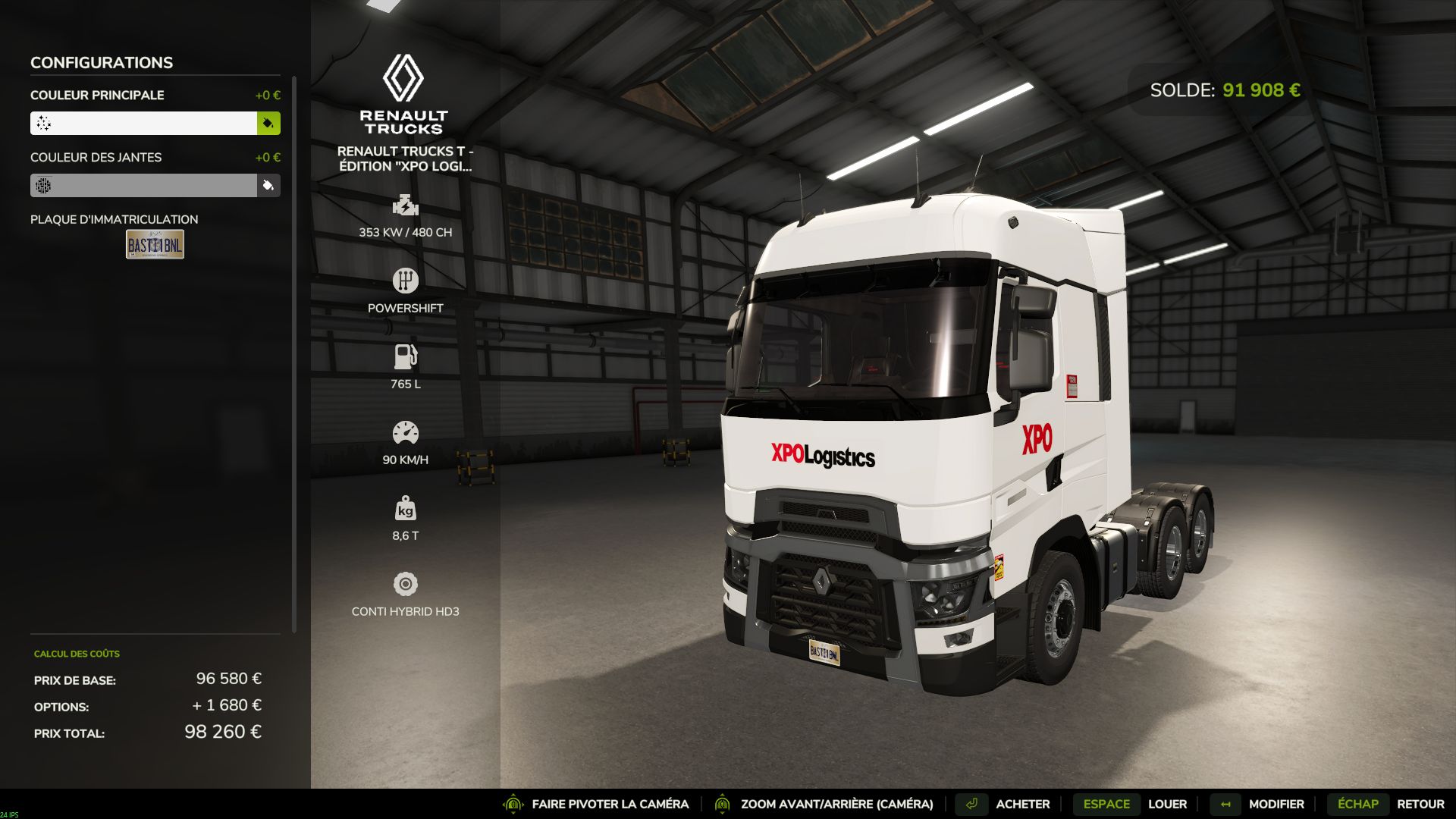Buy the truck with Acheter
This screenshot has width=1456, height=819.
tap(1022, 804)
